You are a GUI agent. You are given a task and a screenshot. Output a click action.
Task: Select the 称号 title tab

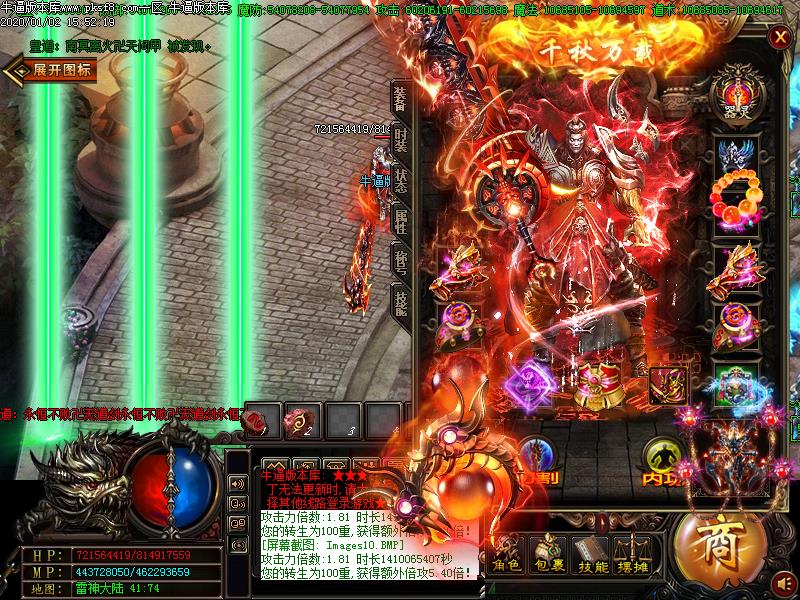(x=400, y=262)
